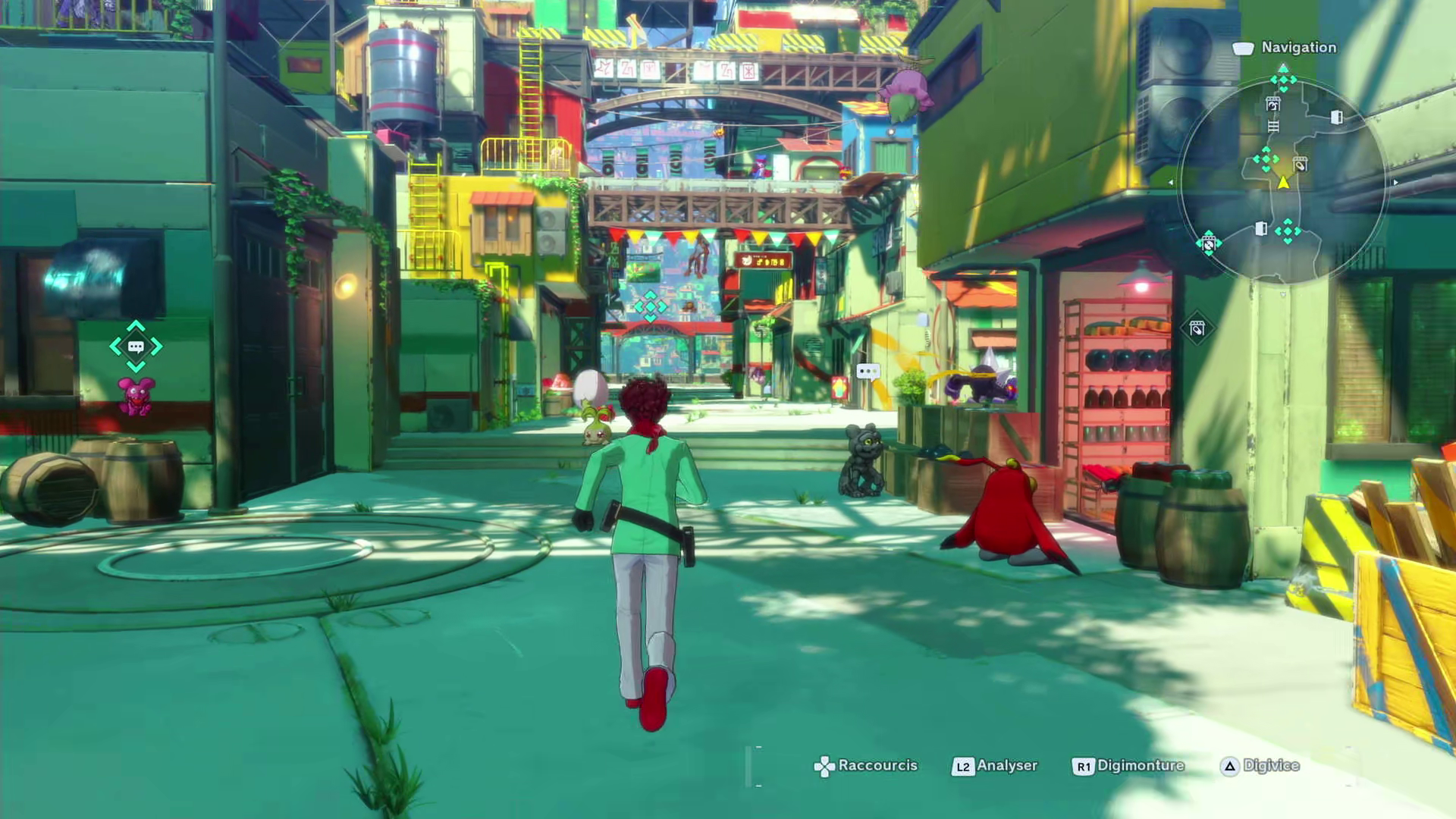Click the green objective marker down the street
This screenshot has width=1456, height=819.
pos(650,307)
